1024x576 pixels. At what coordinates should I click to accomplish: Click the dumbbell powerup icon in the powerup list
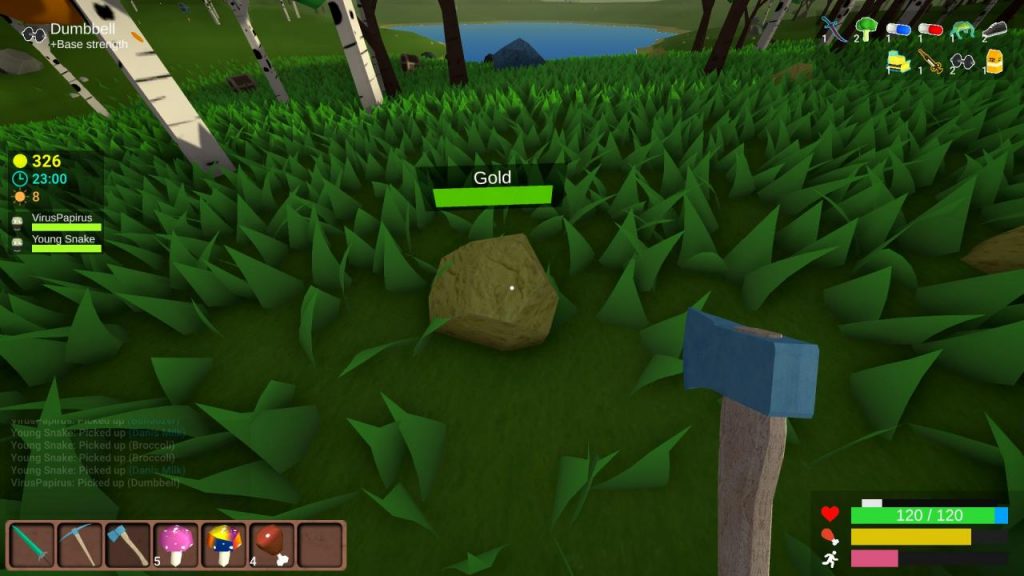(962, 63)
